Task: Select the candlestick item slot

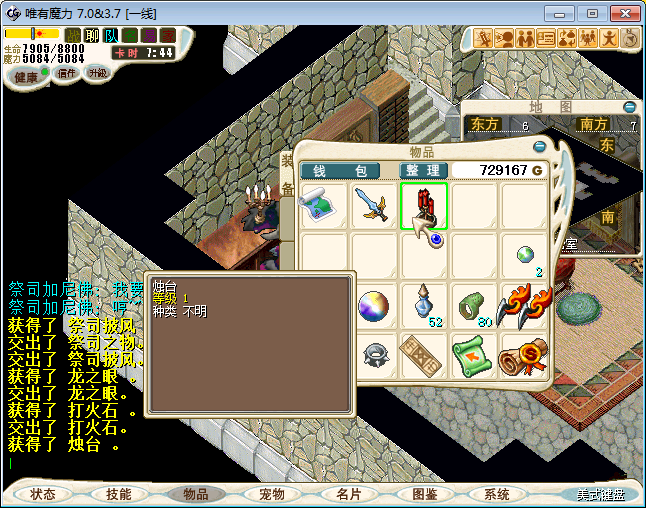Action: pos(424,206)
